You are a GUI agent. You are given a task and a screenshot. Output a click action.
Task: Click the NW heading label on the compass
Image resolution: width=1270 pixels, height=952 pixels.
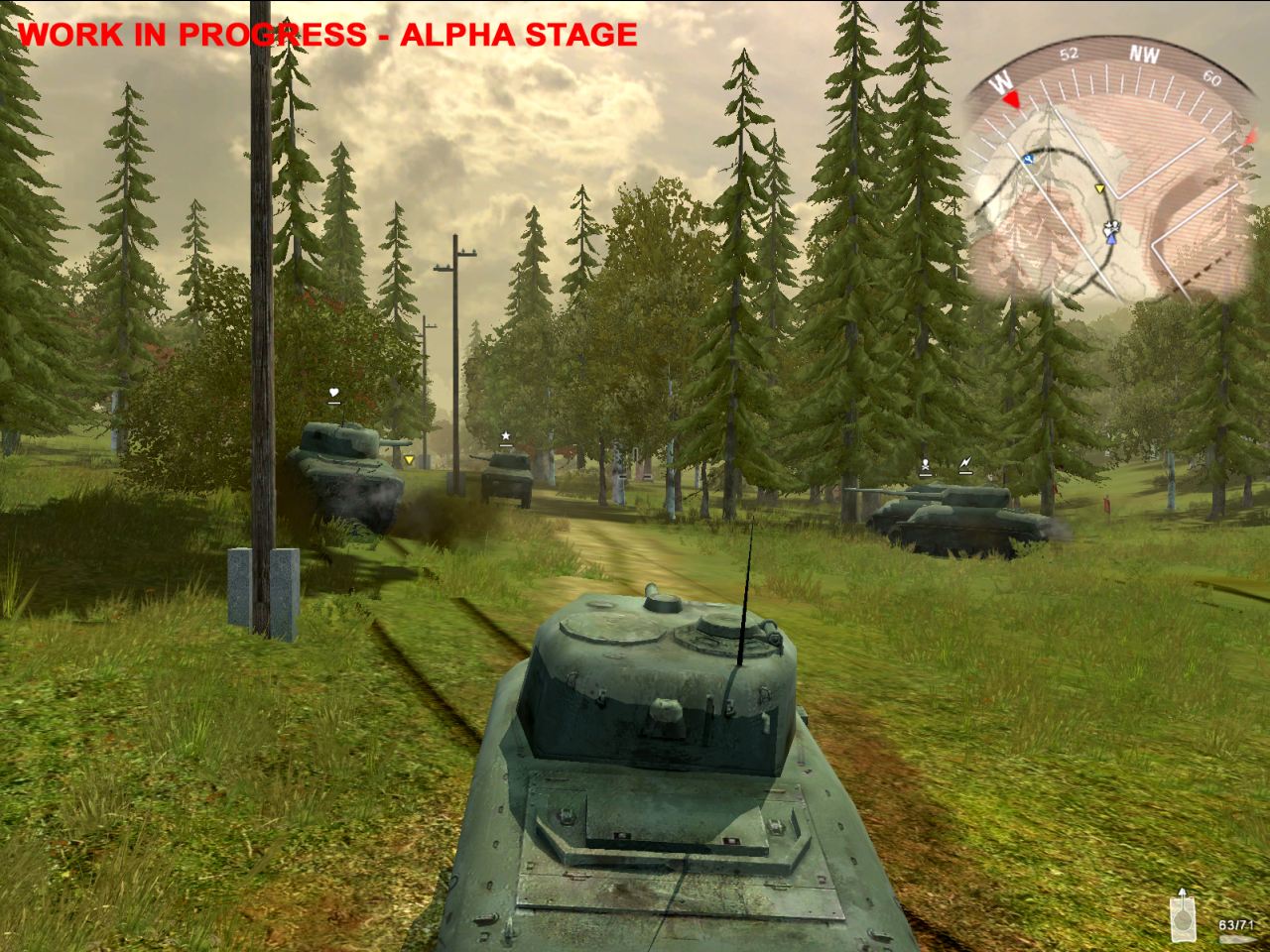(x=1143, y=55)
